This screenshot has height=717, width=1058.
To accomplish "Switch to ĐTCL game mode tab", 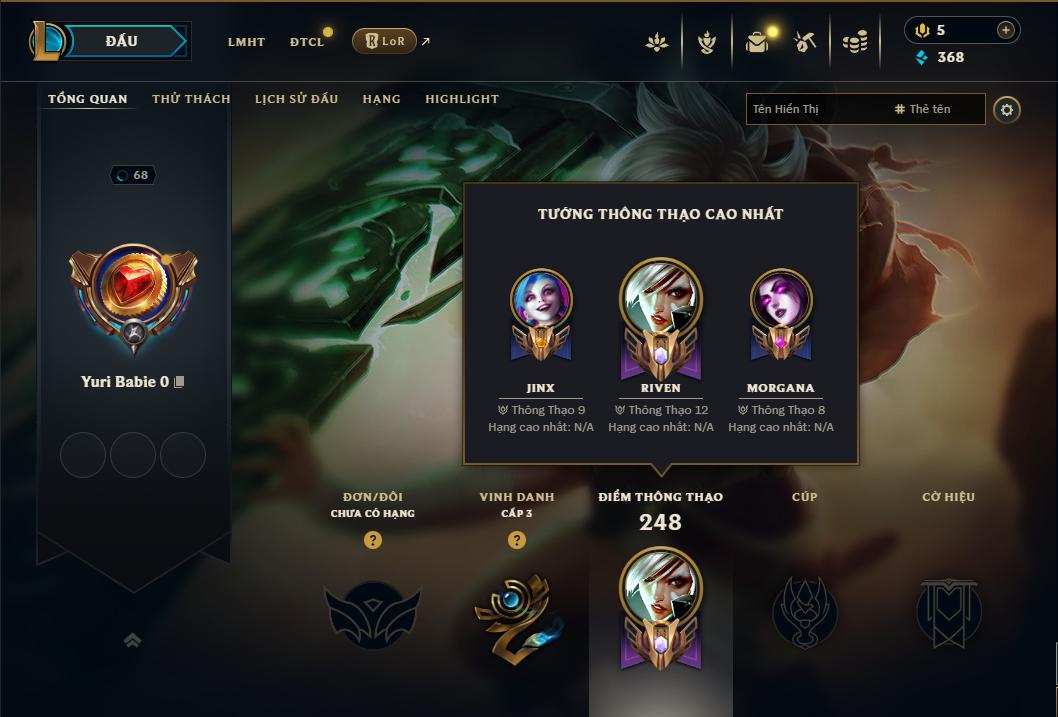I will coord(307,42).
